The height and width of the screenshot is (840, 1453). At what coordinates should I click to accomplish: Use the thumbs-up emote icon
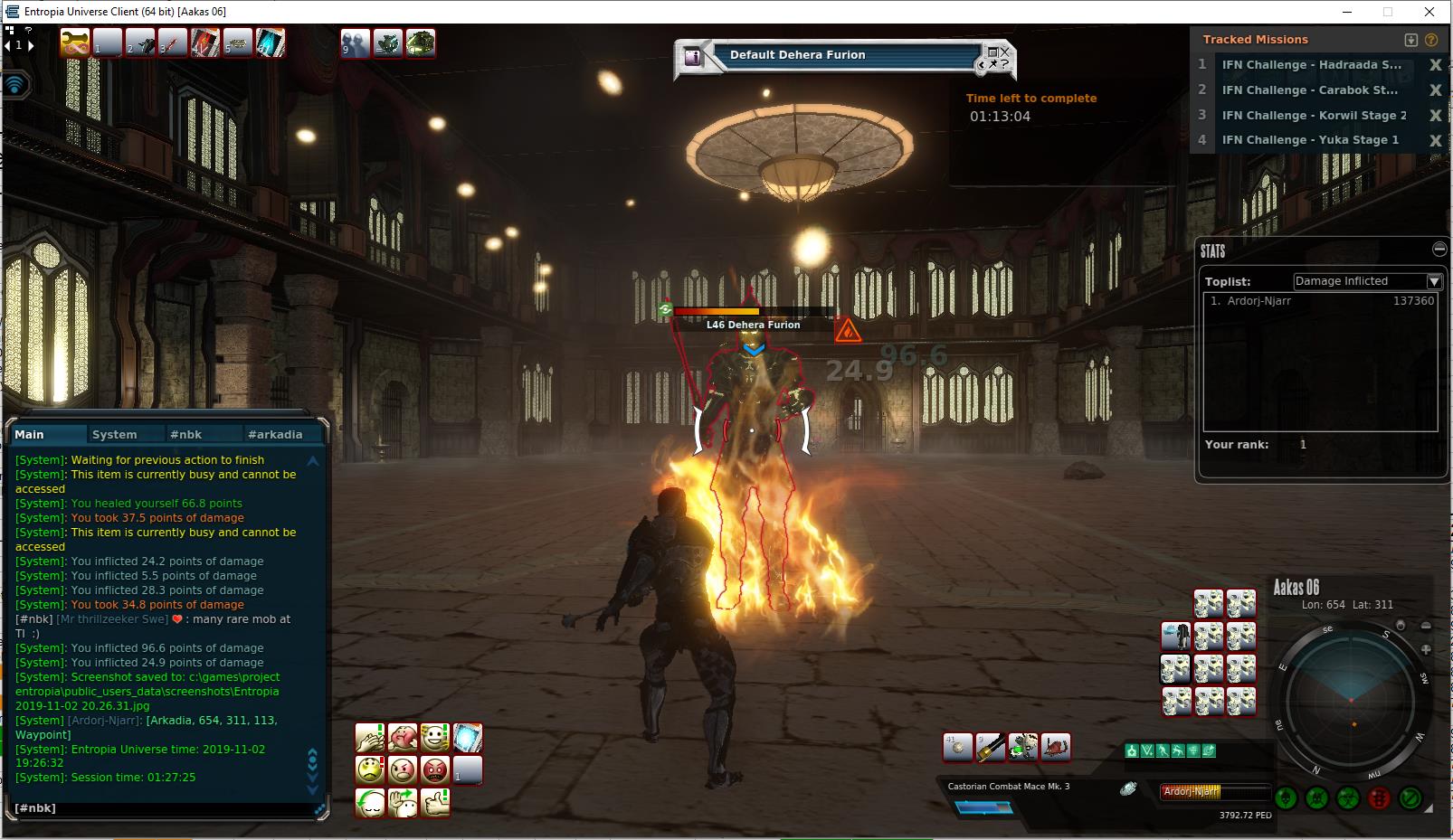[x=435, y=803]
